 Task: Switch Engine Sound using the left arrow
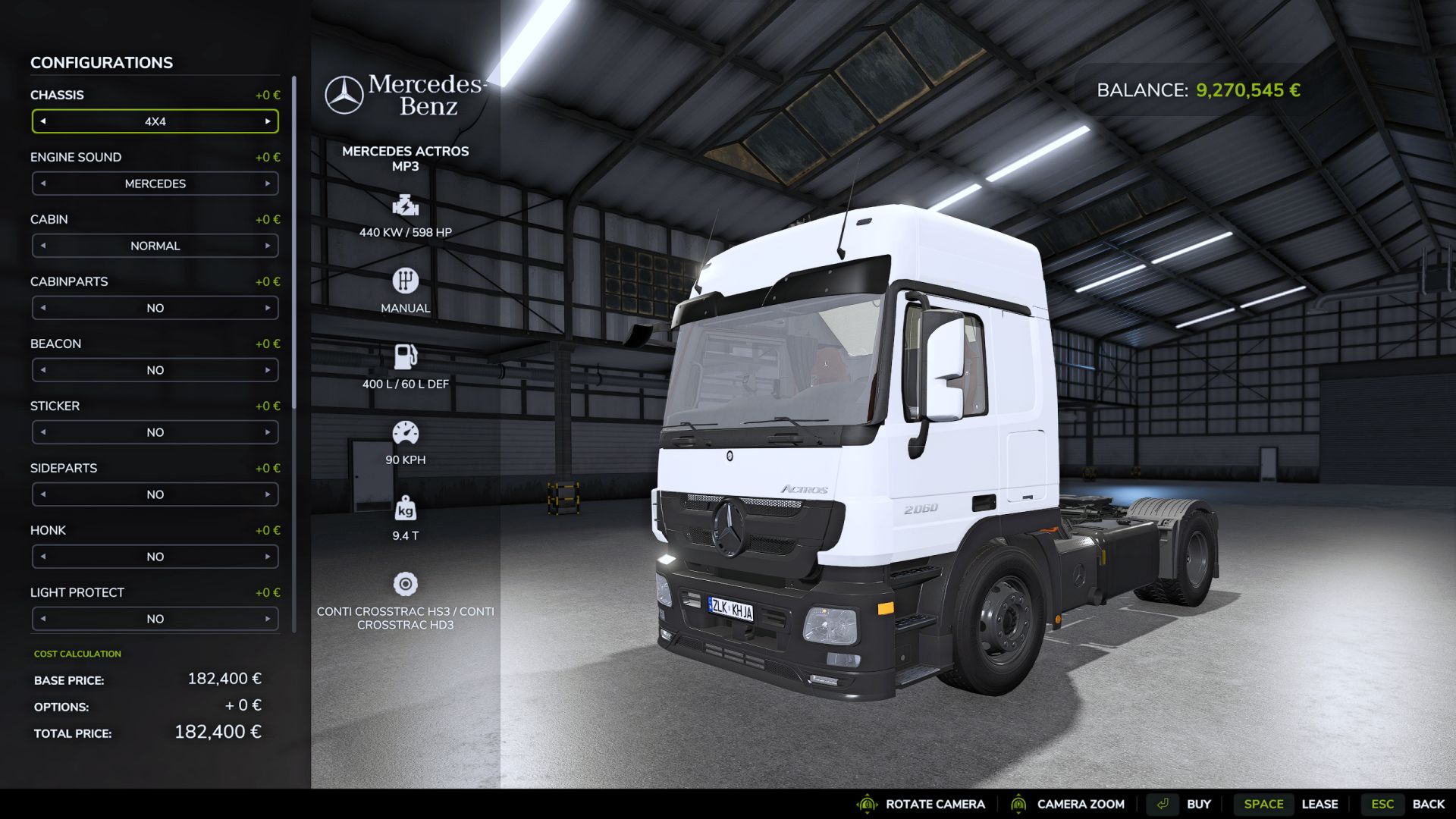coord(43,184)
